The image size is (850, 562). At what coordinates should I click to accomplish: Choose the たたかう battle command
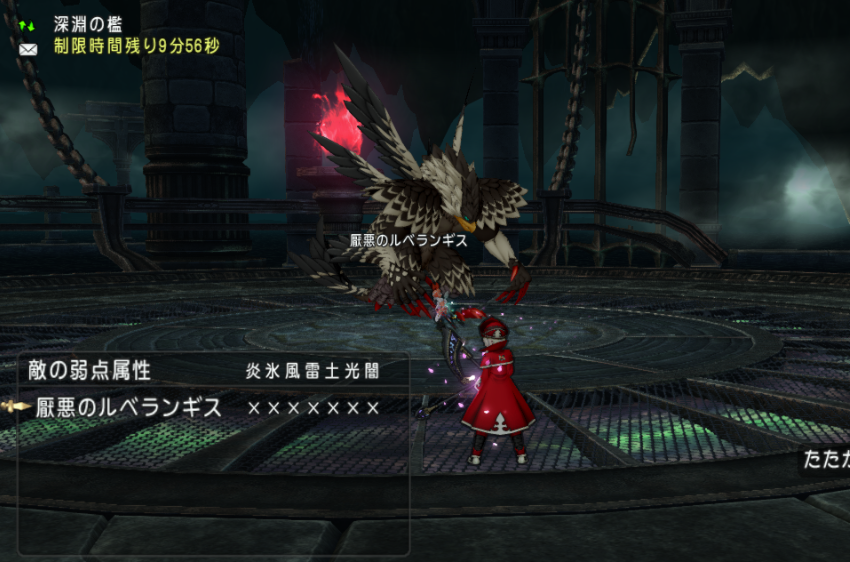tap(828, 460)
